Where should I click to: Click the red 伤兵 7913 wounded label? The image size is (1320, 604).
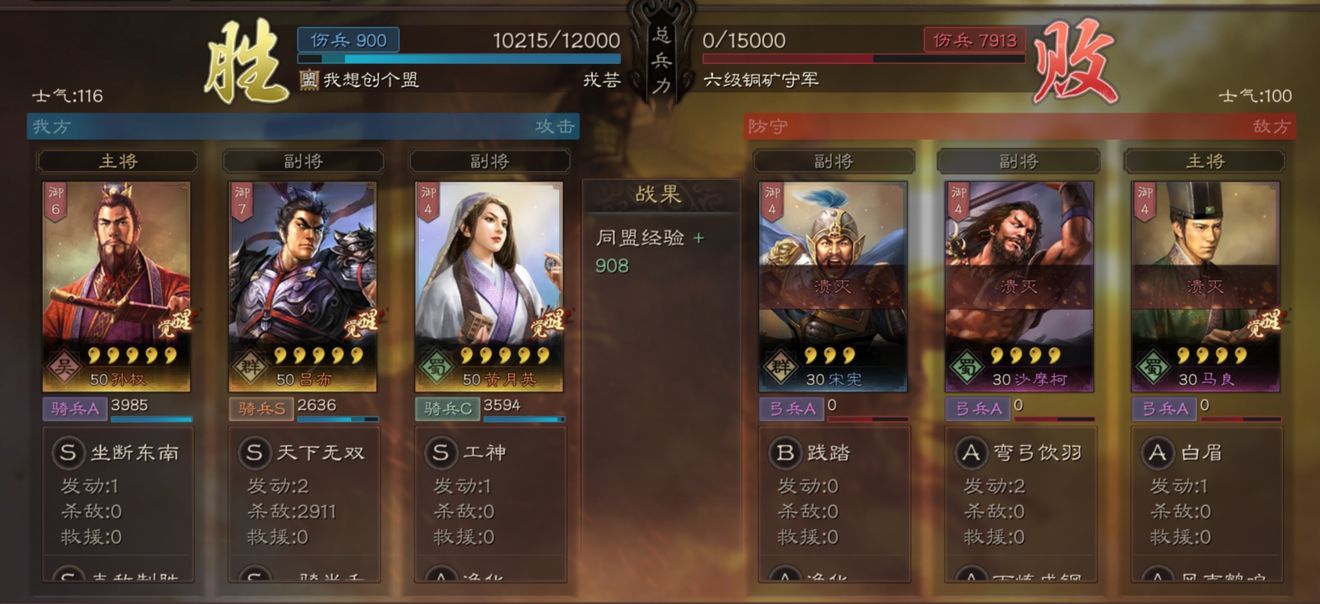coord(974,40)
